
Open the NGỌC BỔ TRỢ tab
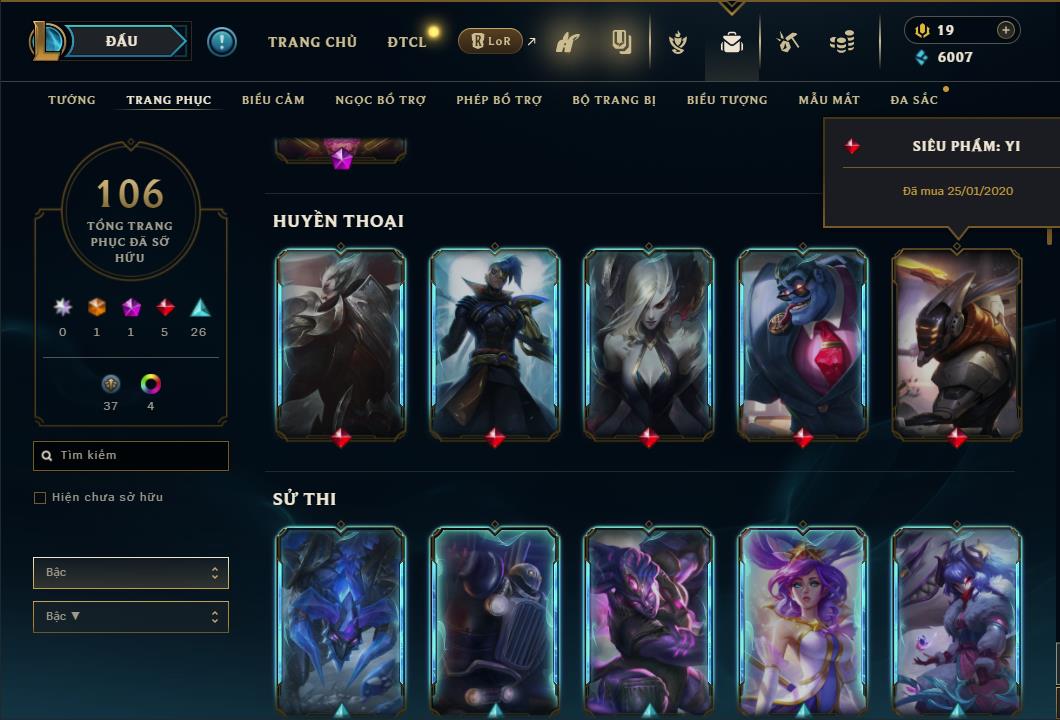tap(380, 100)
